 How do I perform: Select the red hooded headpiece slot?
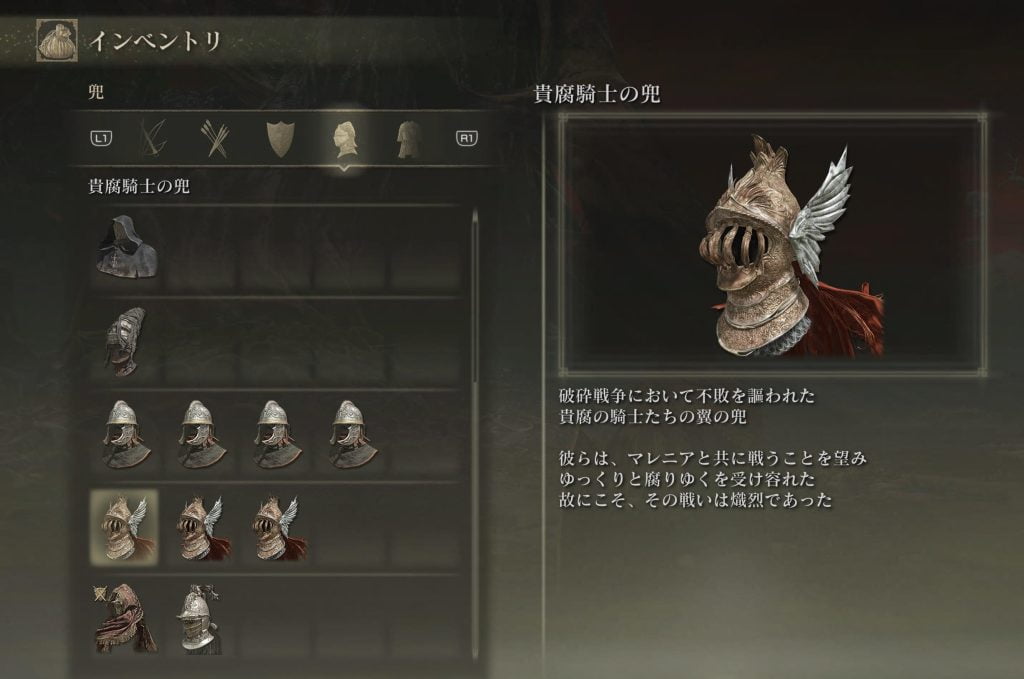coord(124,620)
